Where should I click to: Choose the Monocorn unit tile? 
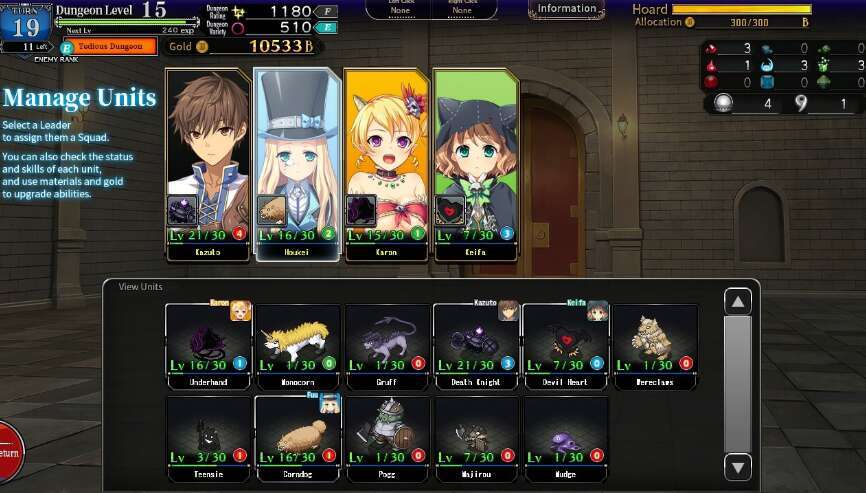pyautogui.click(x=297, y=345)
